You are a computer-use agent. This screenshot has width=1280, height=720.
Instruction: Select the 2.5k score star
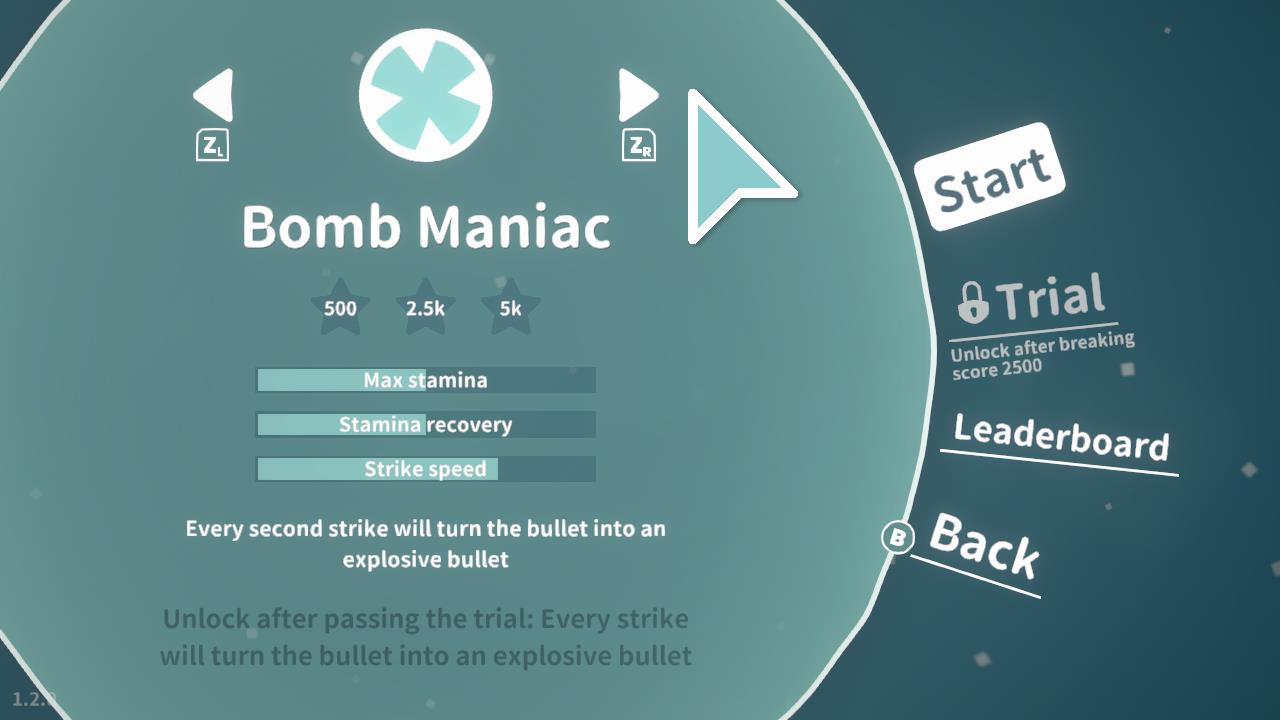click(424, 307)
